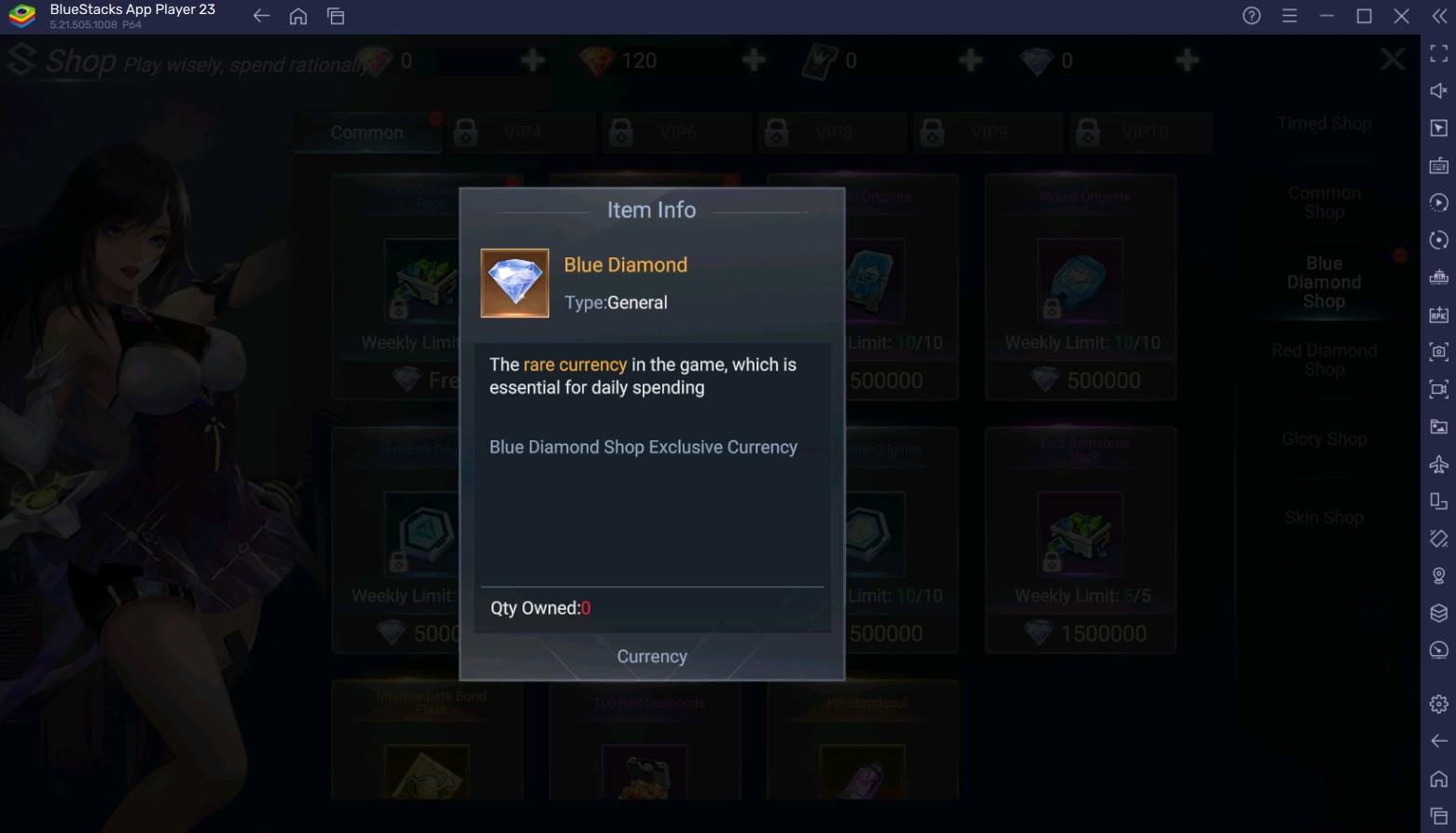
Task: Open the Glory Shop category
Action: click(x=1324, y=438)
